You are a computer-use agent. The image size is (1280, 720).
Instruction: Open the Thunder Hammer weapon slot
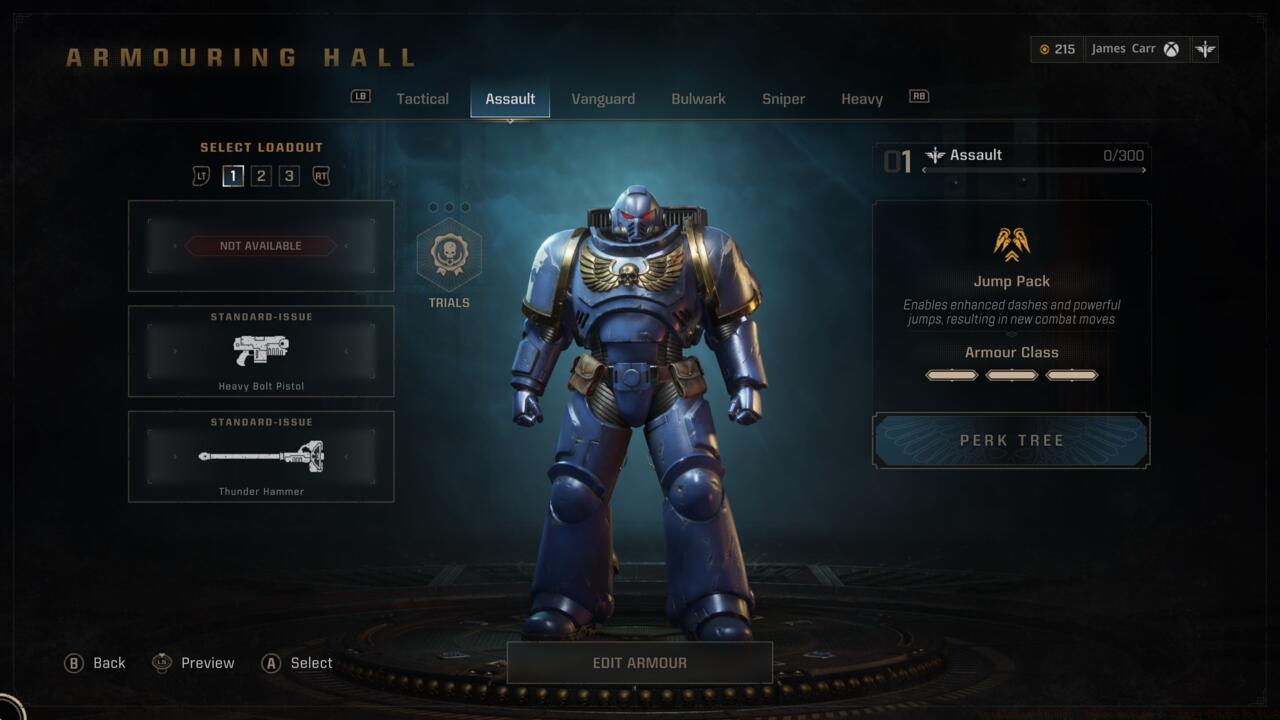coord(261,456)
